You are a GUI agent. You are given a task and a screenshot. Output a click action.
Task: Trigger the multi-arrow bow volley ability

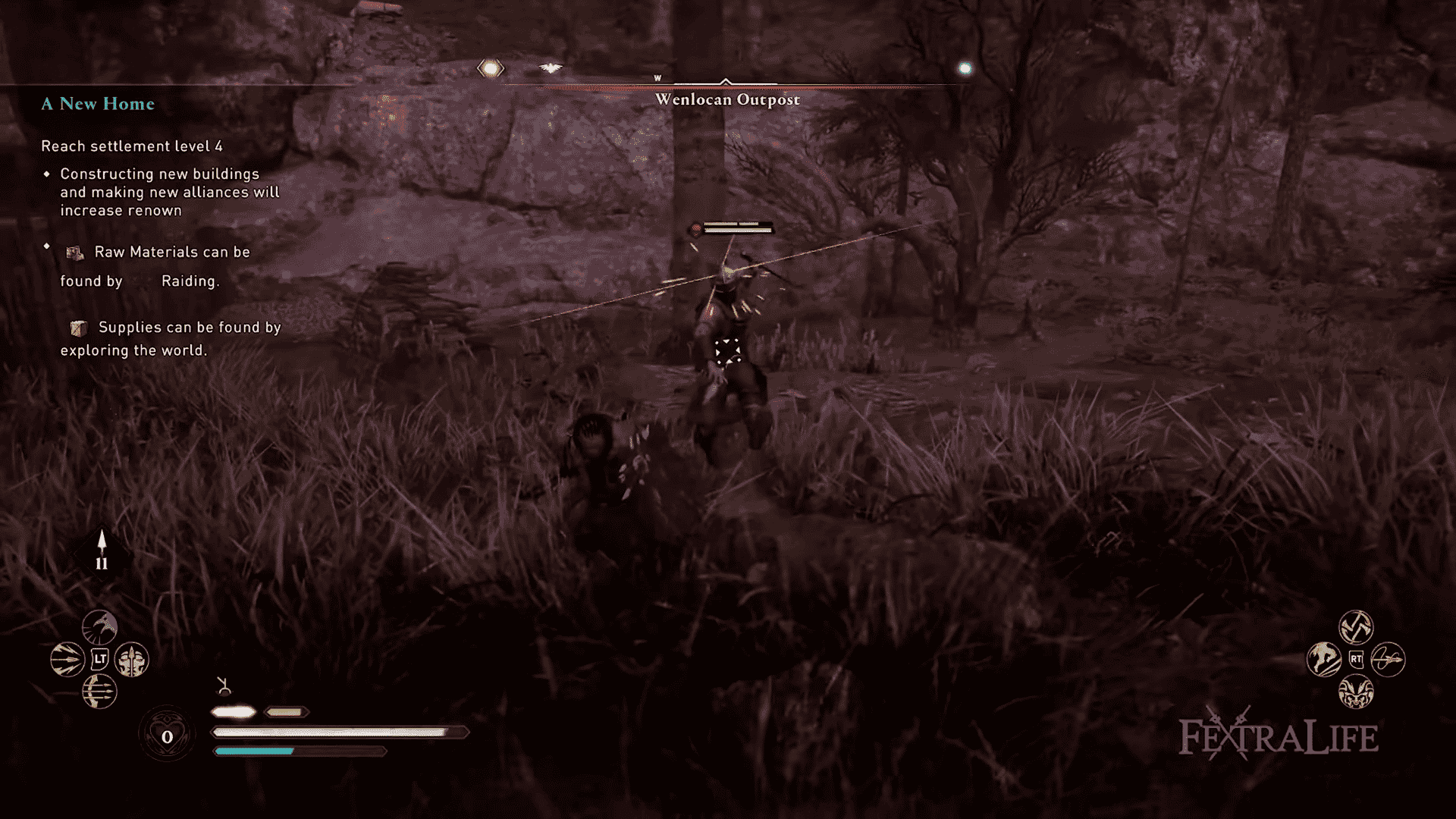[99, 692]
